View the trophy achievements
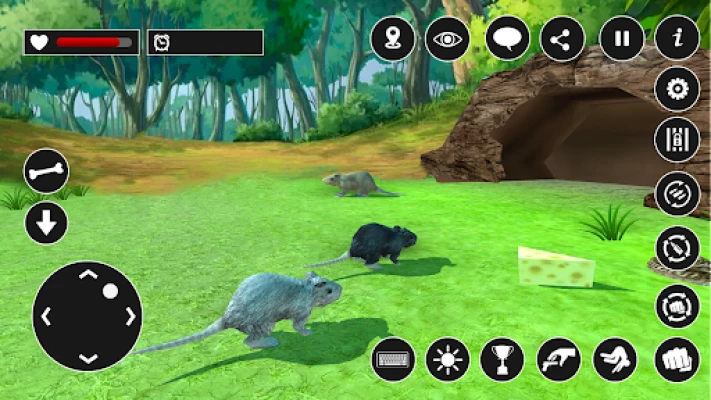The image size is (711, 400). [502, 359]
